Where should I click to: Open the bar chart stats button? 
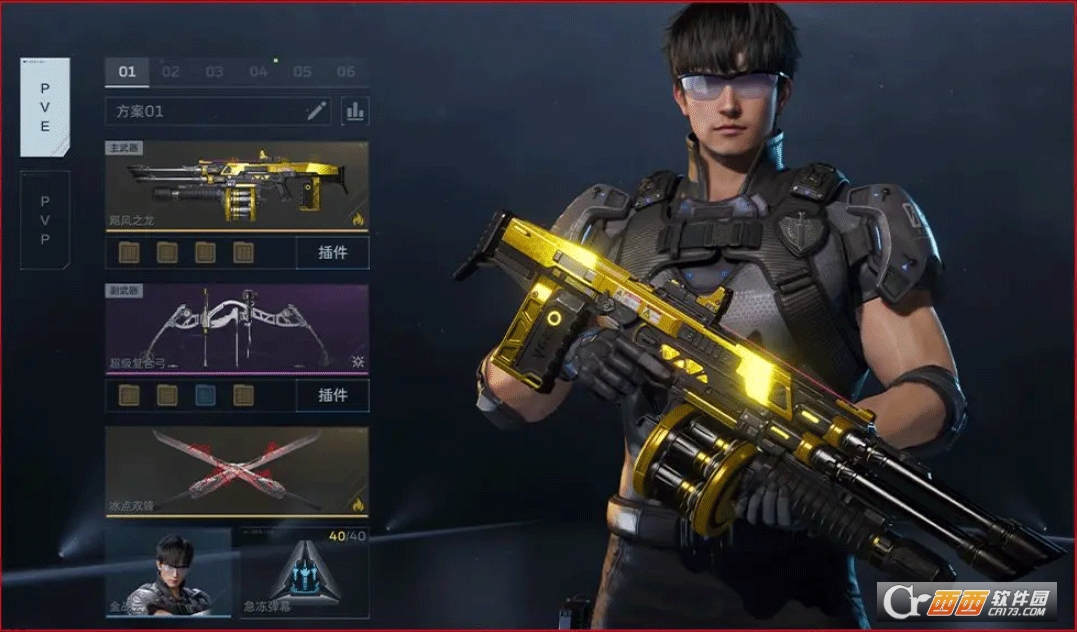pyautogui.click(x=355, y=111)
